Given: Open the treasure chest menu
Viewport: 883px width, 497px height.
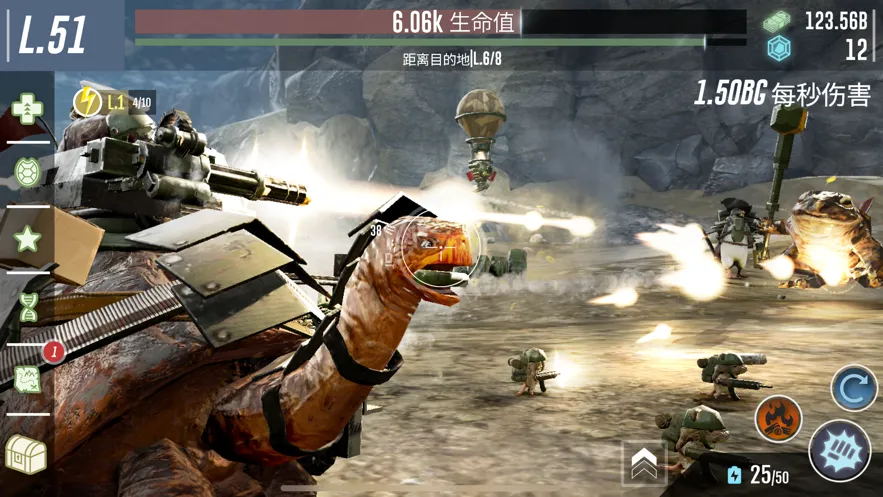Looking at the screenshot, I should (x=26, y=454).
